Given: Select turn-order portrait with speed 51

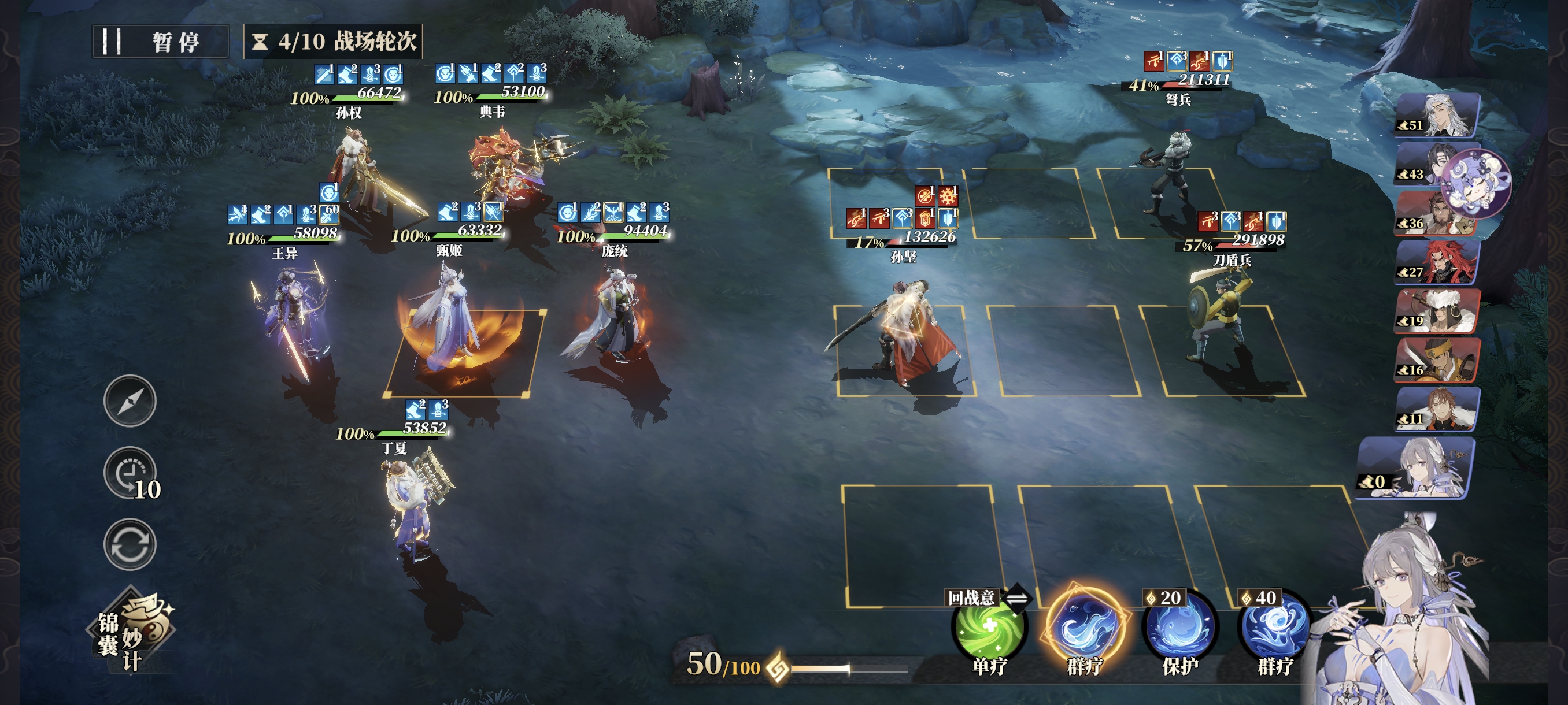Looking at the screenshot, I should (x=1438, y=115).
